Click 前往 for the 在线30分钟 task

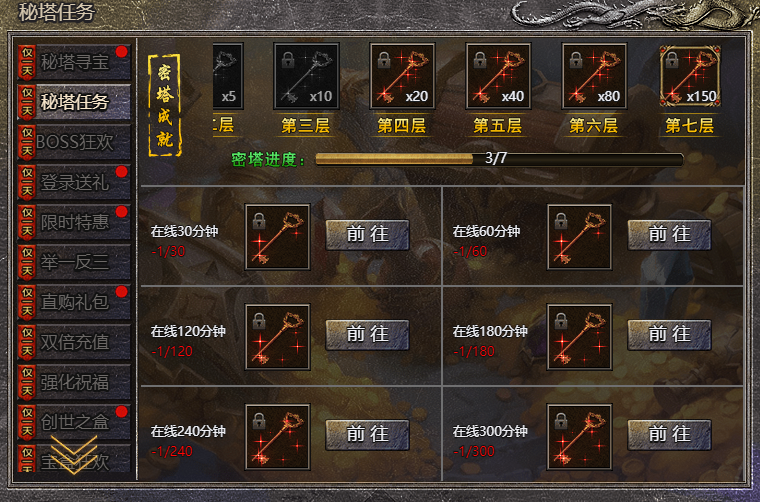click(x=367, y=235)
